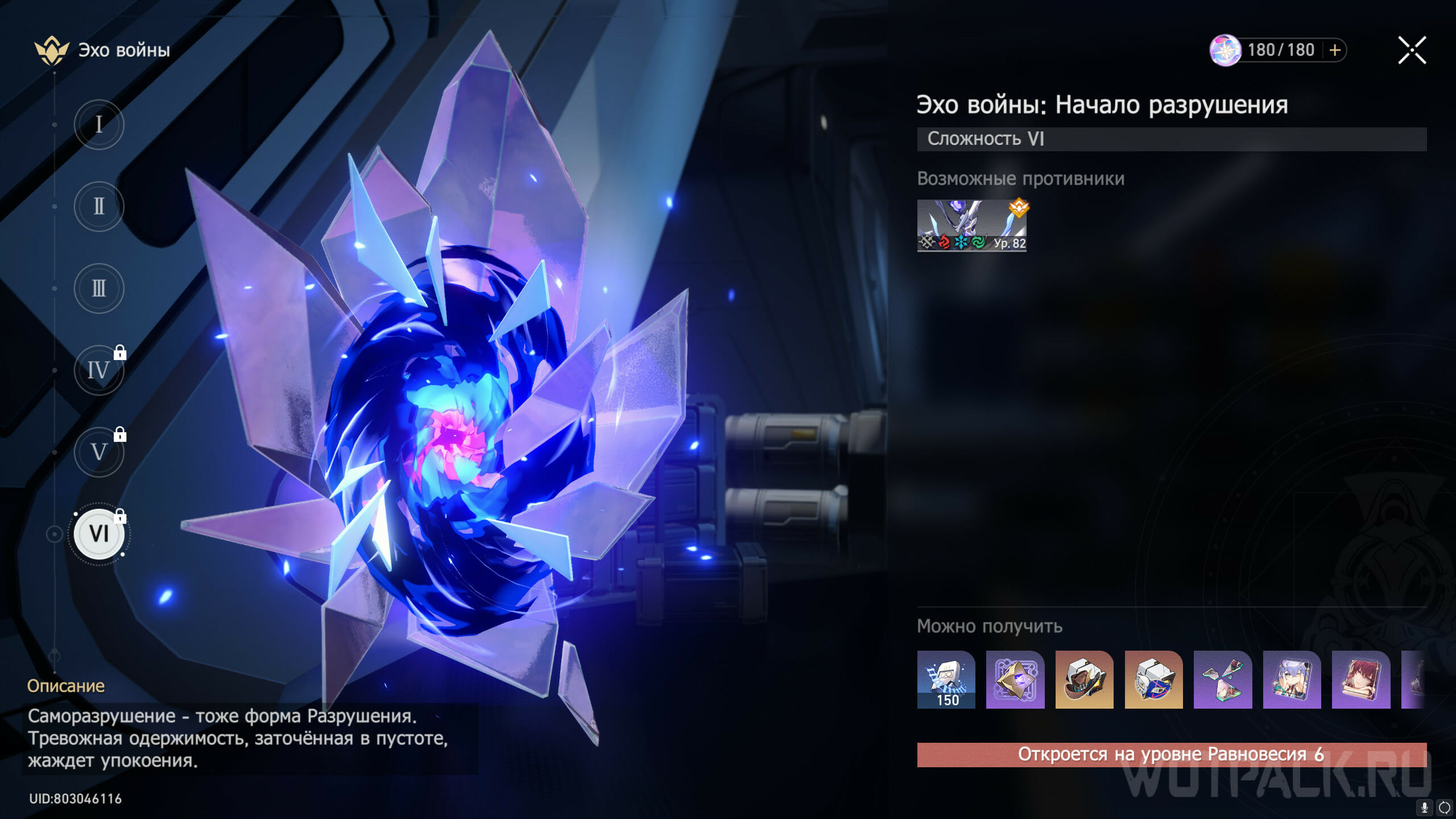Close the Echo of War screen
Screen dimensions: 1456x819
point(1412,51)
